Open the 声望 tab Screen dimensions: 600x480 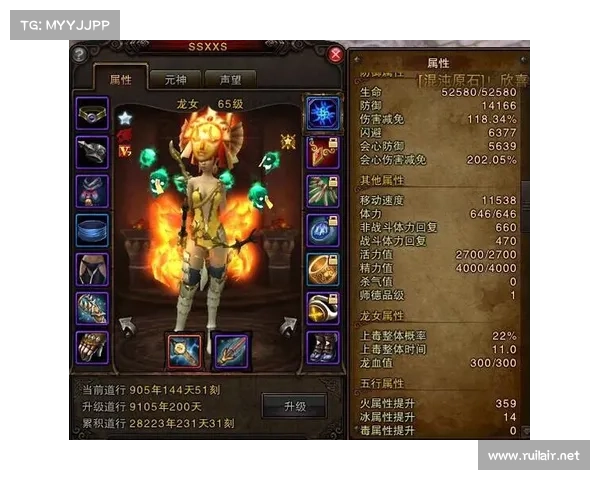(x=229, y=79)
